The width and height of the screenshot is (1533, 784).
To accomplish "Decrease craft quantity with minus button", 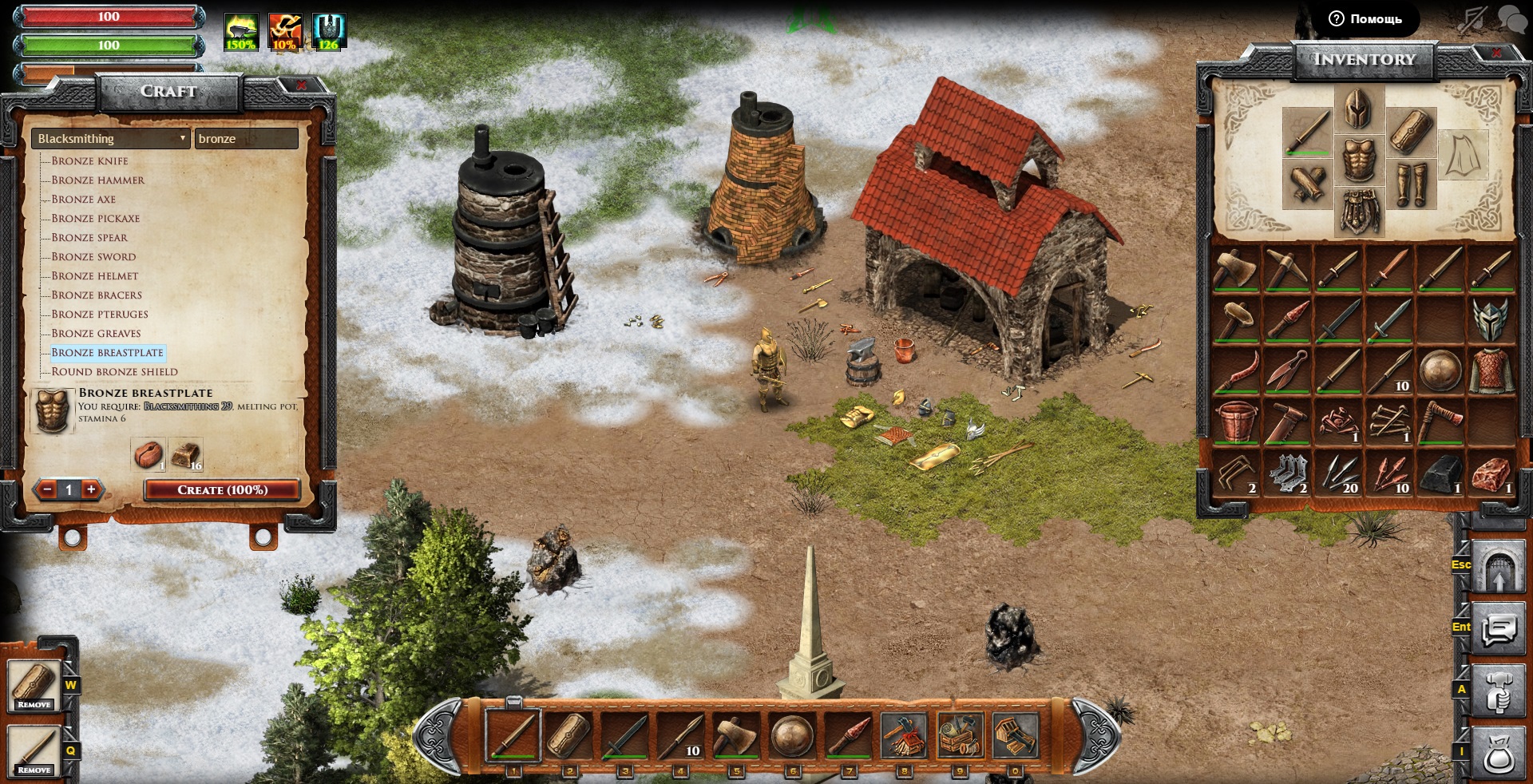I will coord(48,489).
